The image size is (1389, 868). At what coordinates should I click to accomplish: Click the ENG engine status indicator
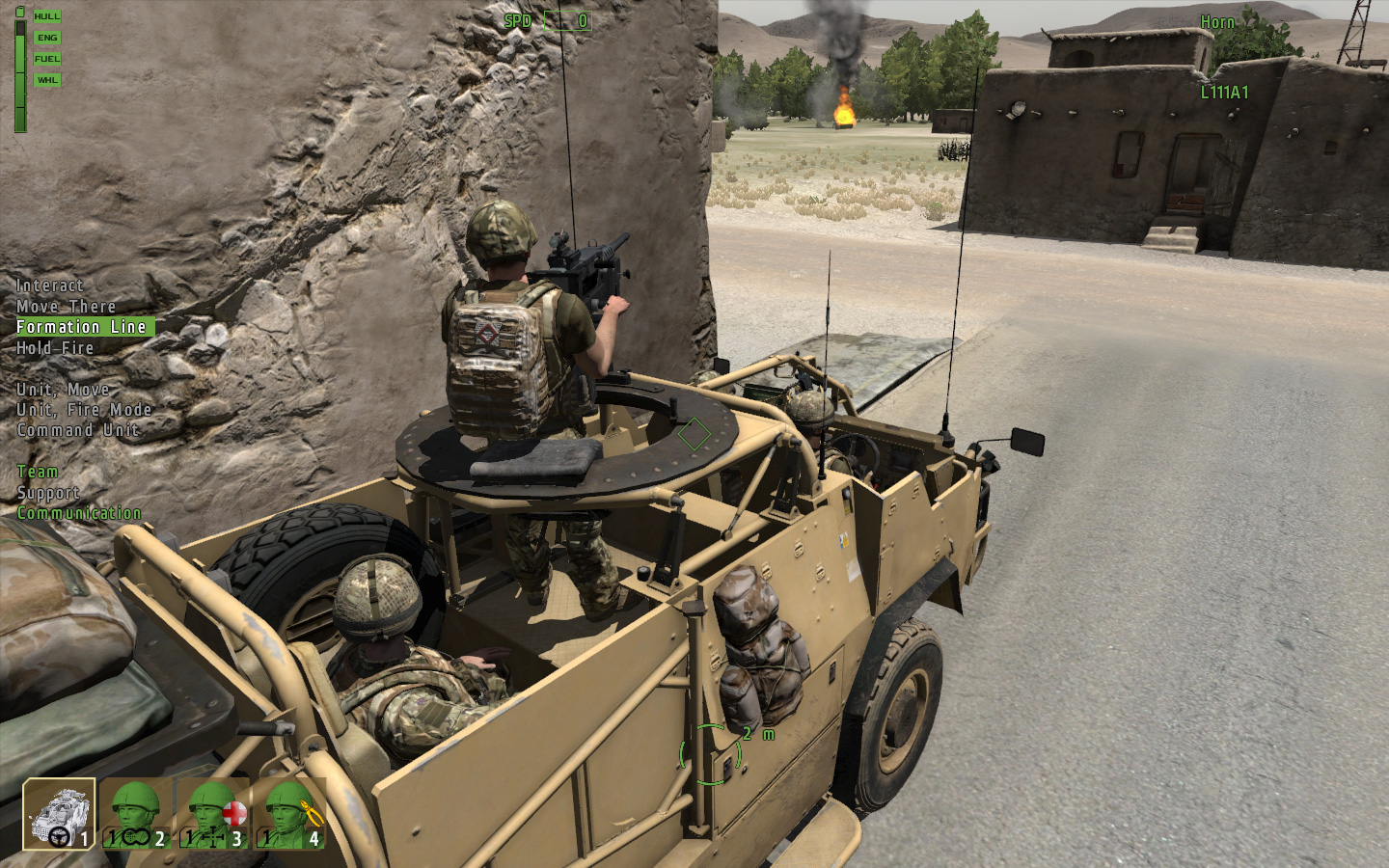(45, 37)
